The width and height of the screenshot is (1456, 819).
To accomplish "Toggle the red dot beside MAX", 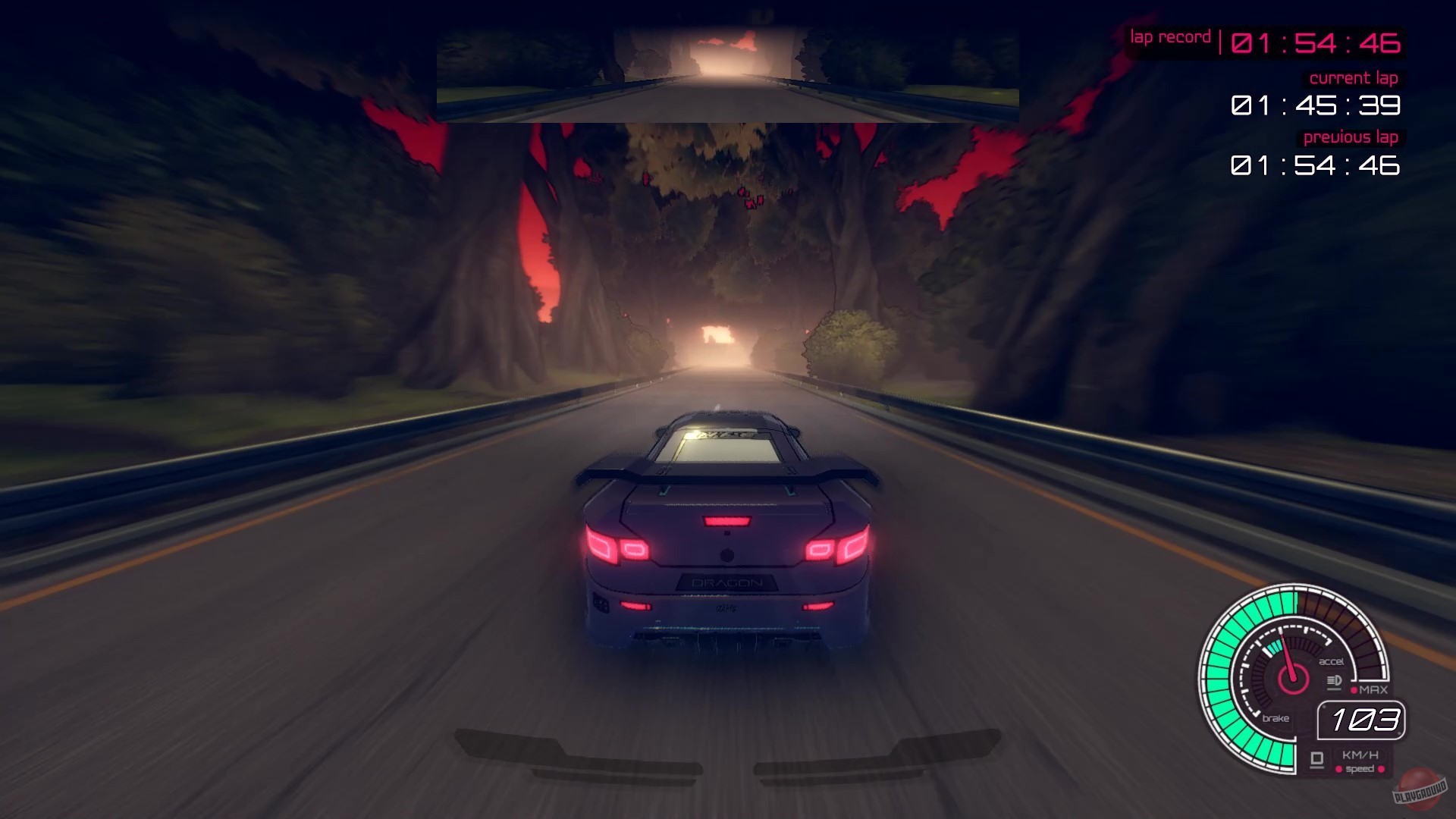I will 1354,689.
